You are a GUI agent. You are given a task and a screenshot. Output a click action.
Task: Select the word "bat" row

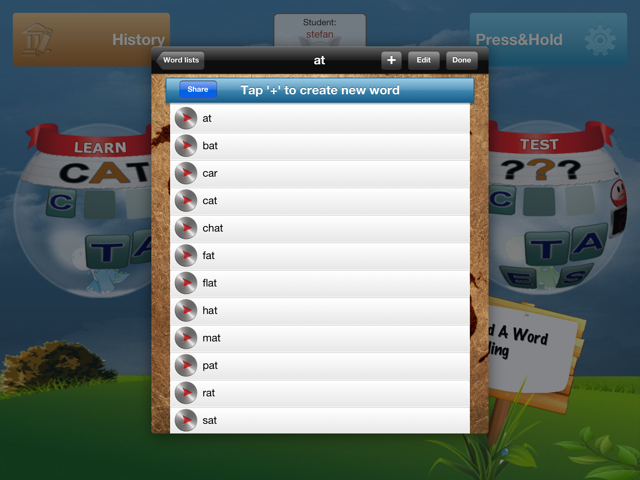coord(320,146)
